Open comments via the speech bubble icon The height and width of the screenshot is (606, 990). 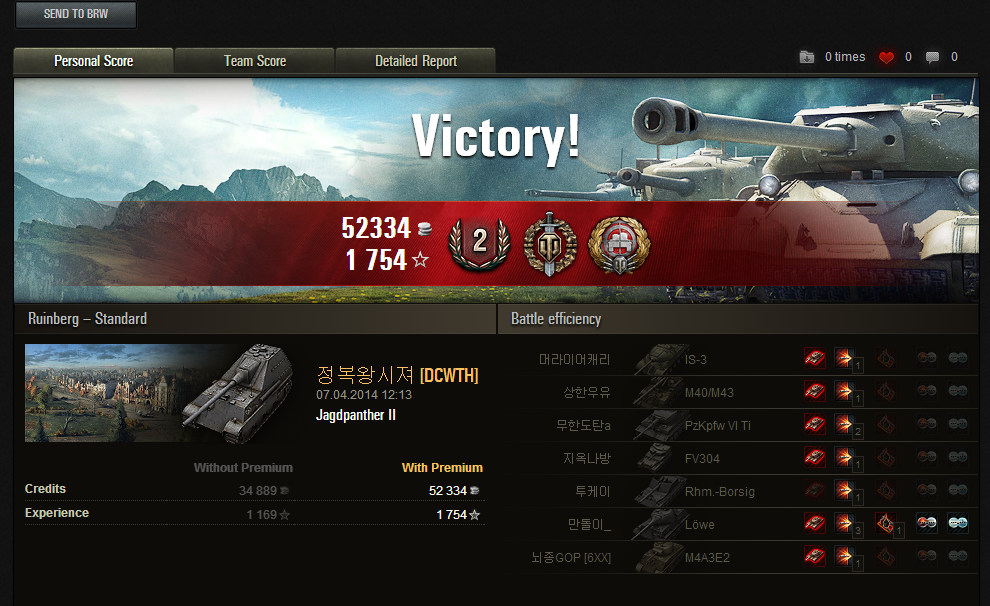coord(932,57)
